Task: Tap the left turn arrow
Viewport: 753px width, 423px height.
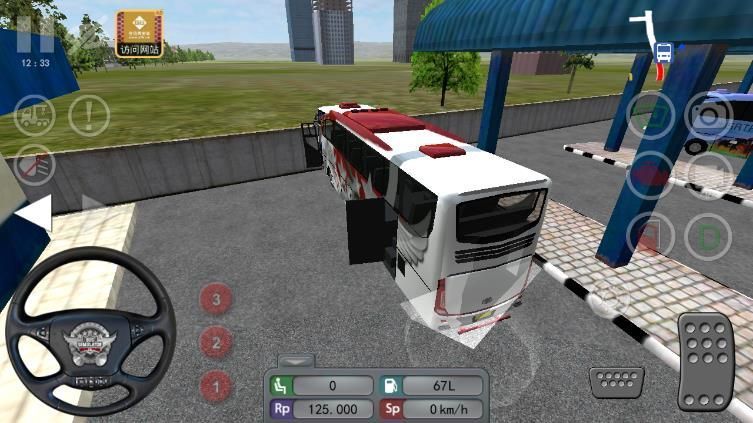Action: (x=33, y=213)
